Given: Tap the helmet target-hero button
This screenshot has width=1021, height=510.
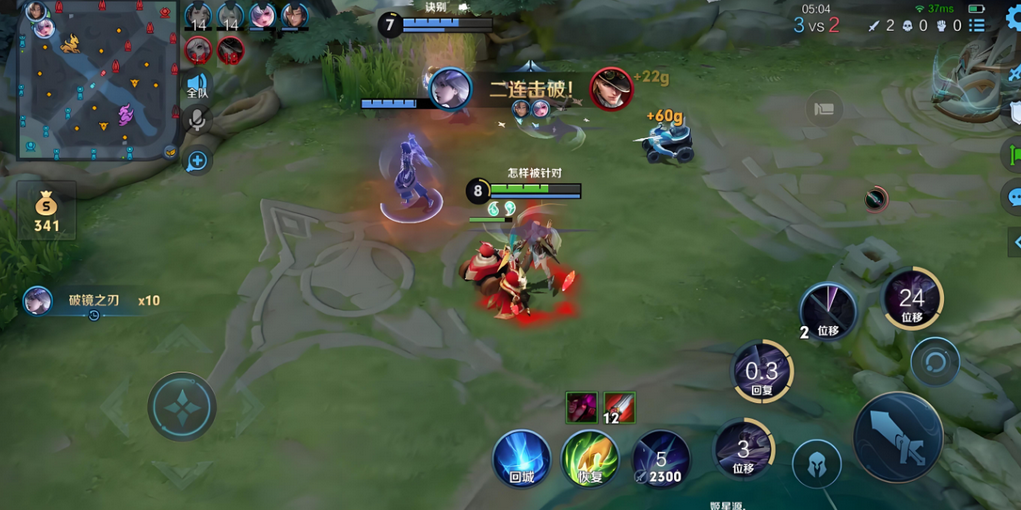Looking at the screenshot, I should click(x=816, y=464).
